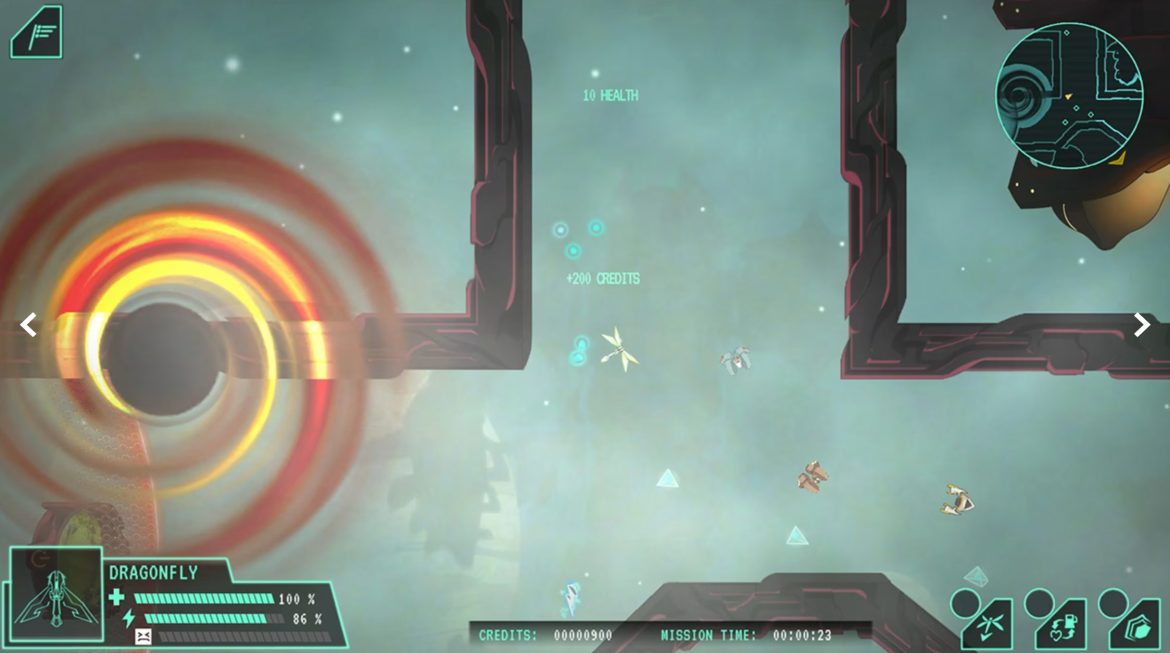Viewport: 1170px width, 653px height.
Task: Click the circular minimap
Action: coord(1069,95)
